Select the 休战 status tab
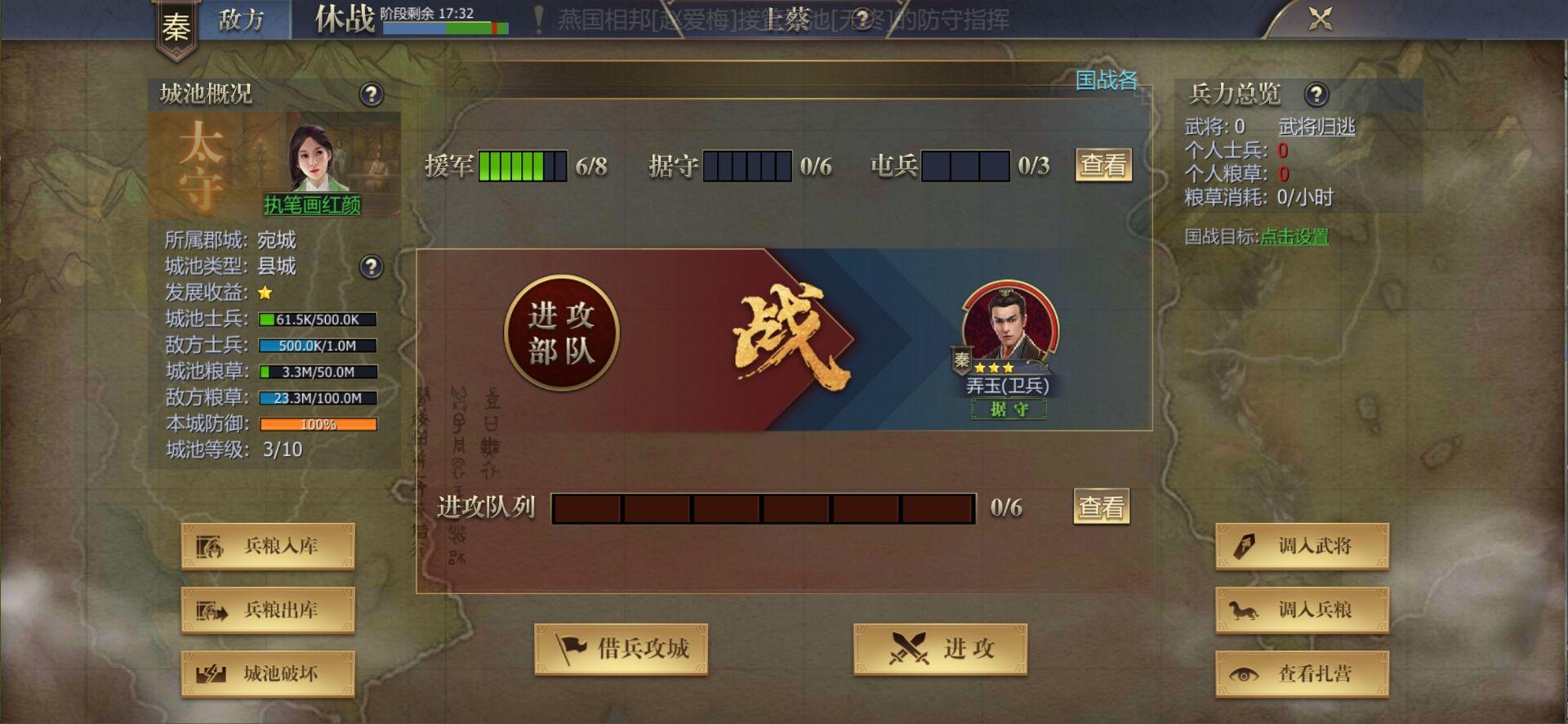Image resolution: width=1568 pixels, height=724 pixels. click(344, 18)
